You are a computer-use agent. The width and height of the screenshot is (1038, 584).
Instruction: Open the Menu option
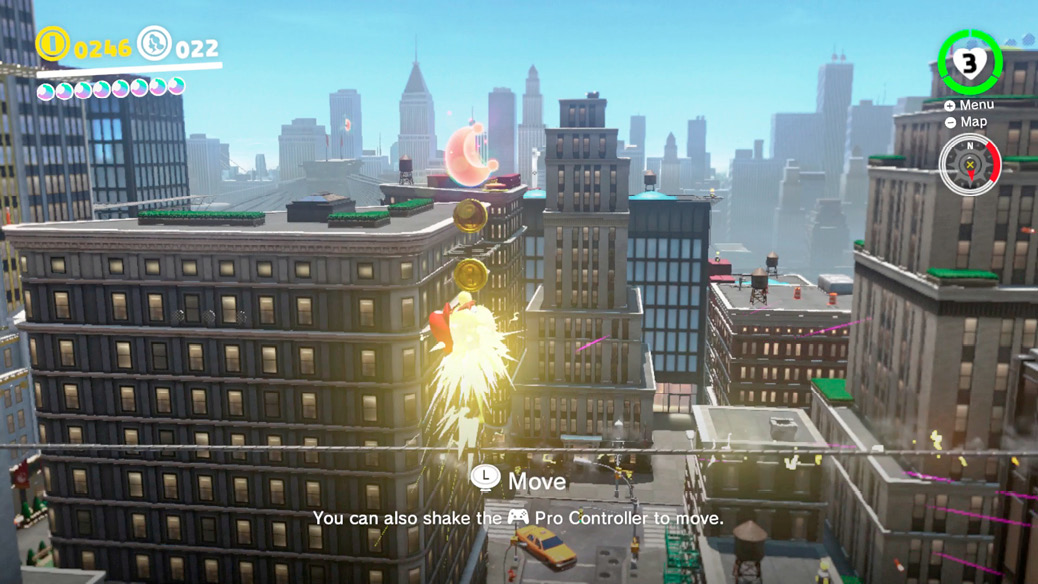point(969,105)
